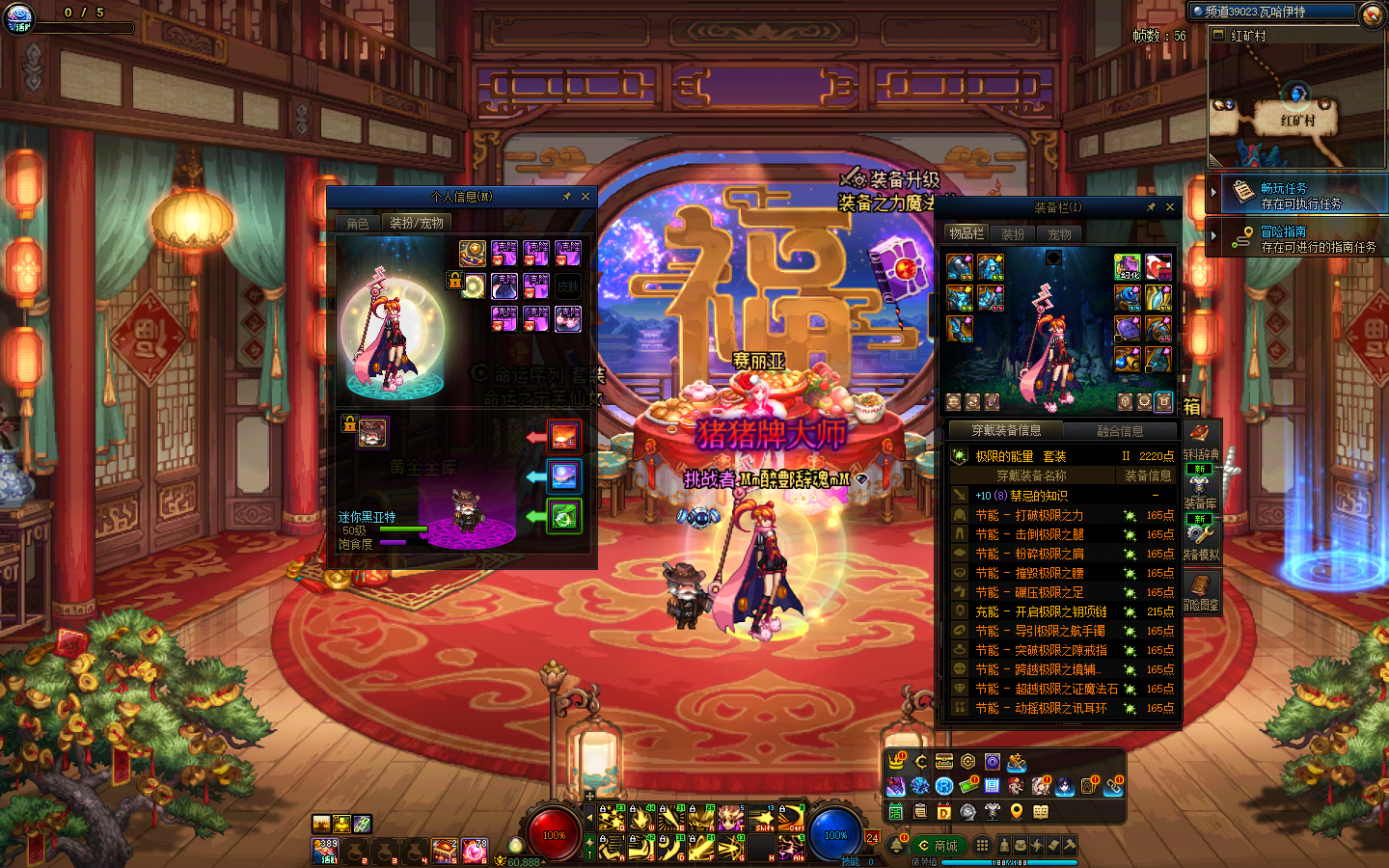Open the 冒险图鉴 adventure codex
The image size is (1389, 868).
point(1200,590)
